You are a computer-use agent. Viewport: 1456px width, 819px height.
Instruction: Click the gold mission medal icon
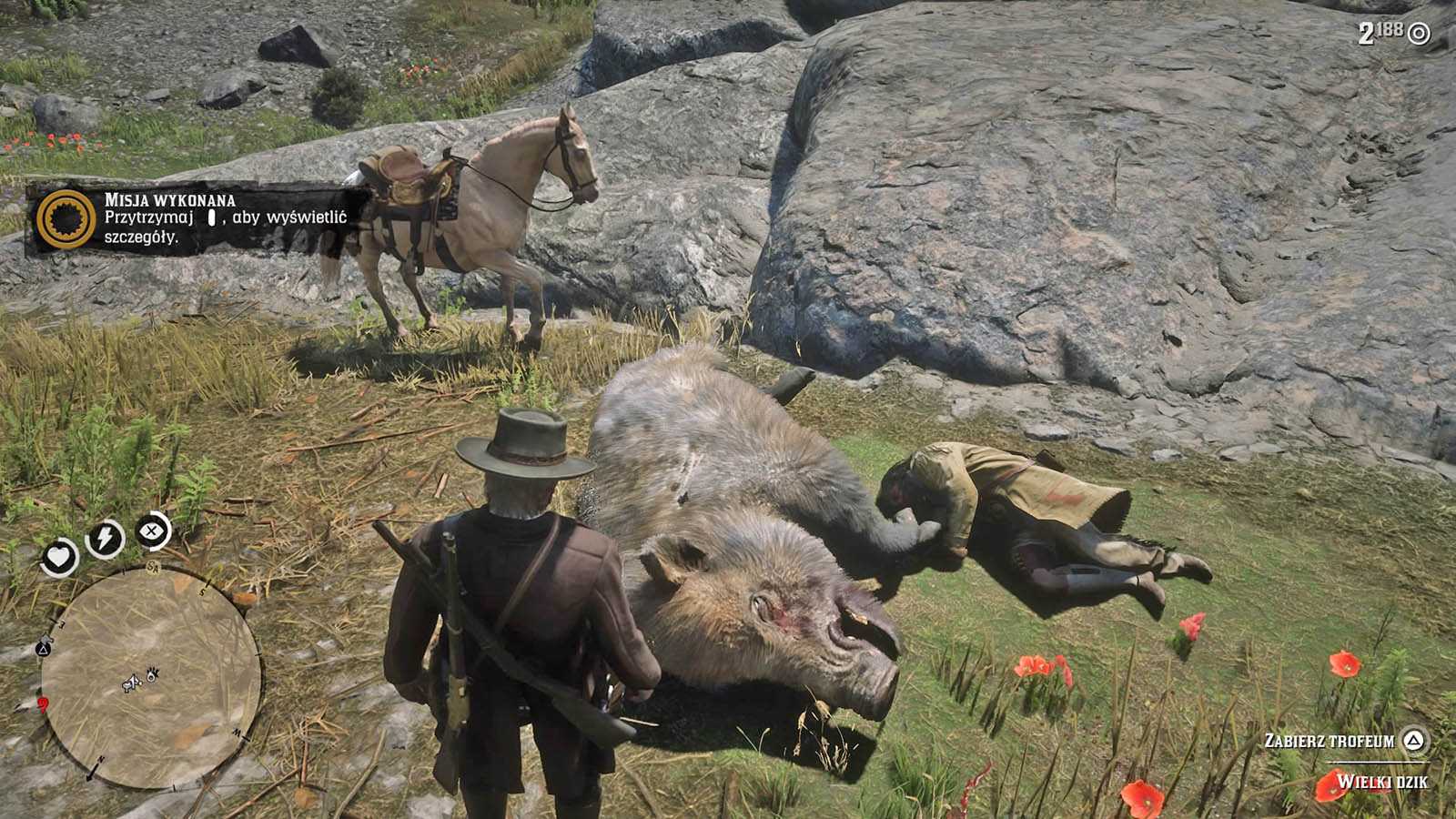[66, 220]
